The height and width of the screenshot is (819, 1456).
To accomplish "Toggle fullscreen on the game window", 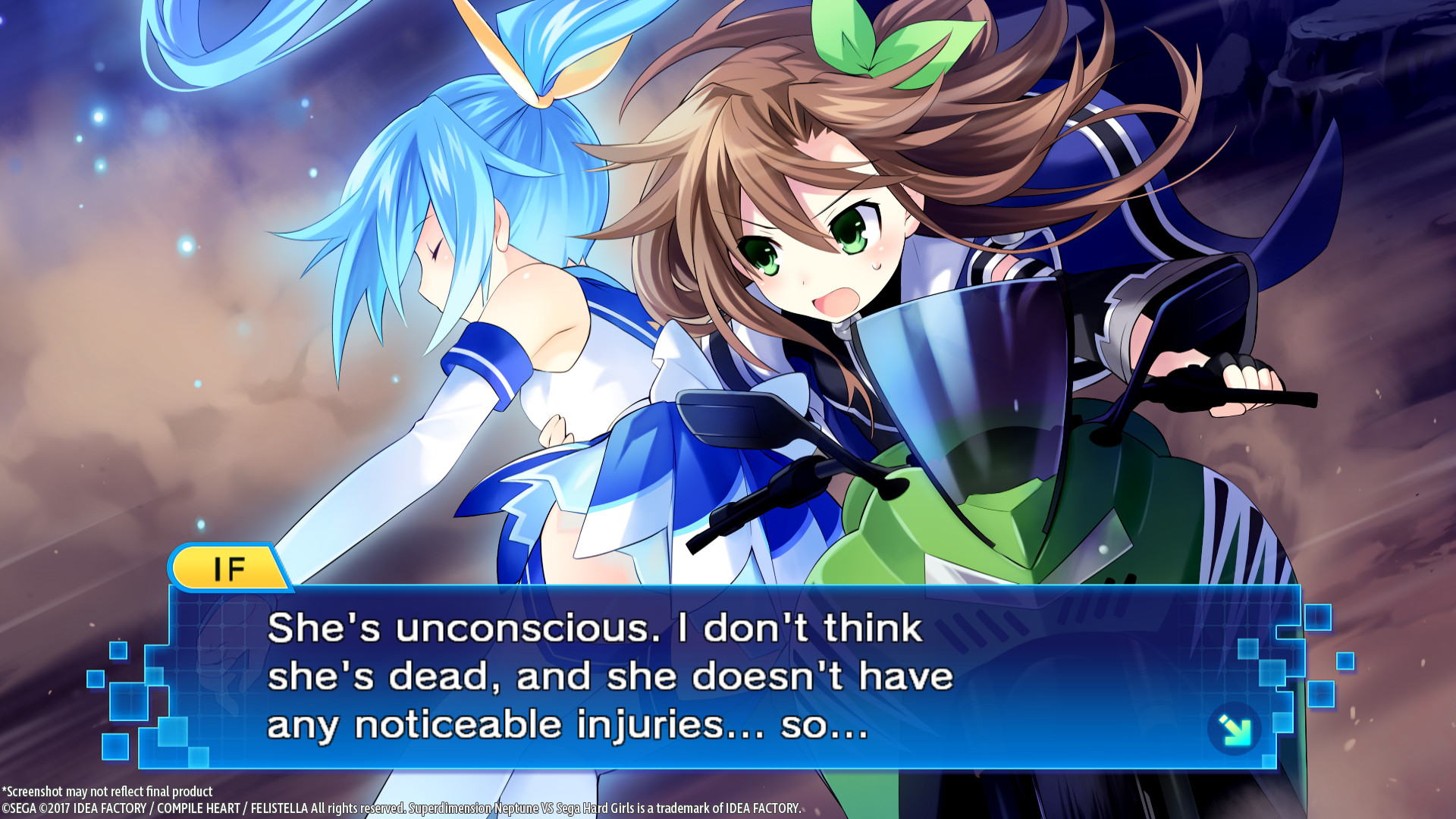I will tap(728, 409).
